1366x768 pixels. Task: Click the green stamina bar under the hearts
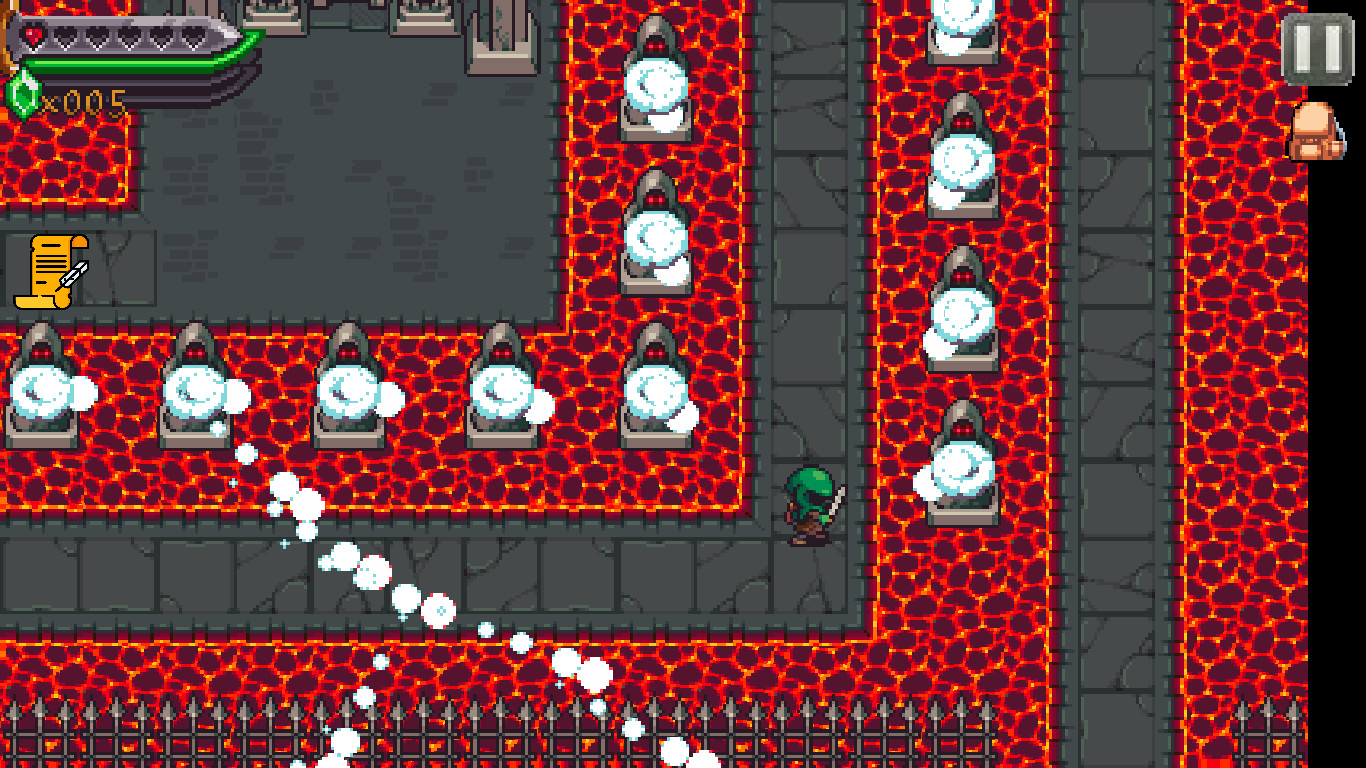point(115,63)
